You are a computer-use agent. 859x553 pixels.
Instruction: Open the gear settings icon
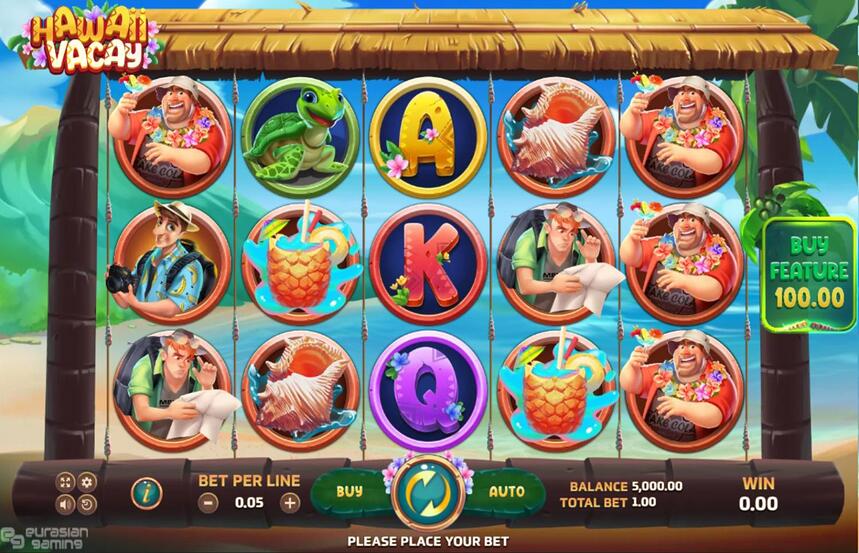click(x=87, y=482)
